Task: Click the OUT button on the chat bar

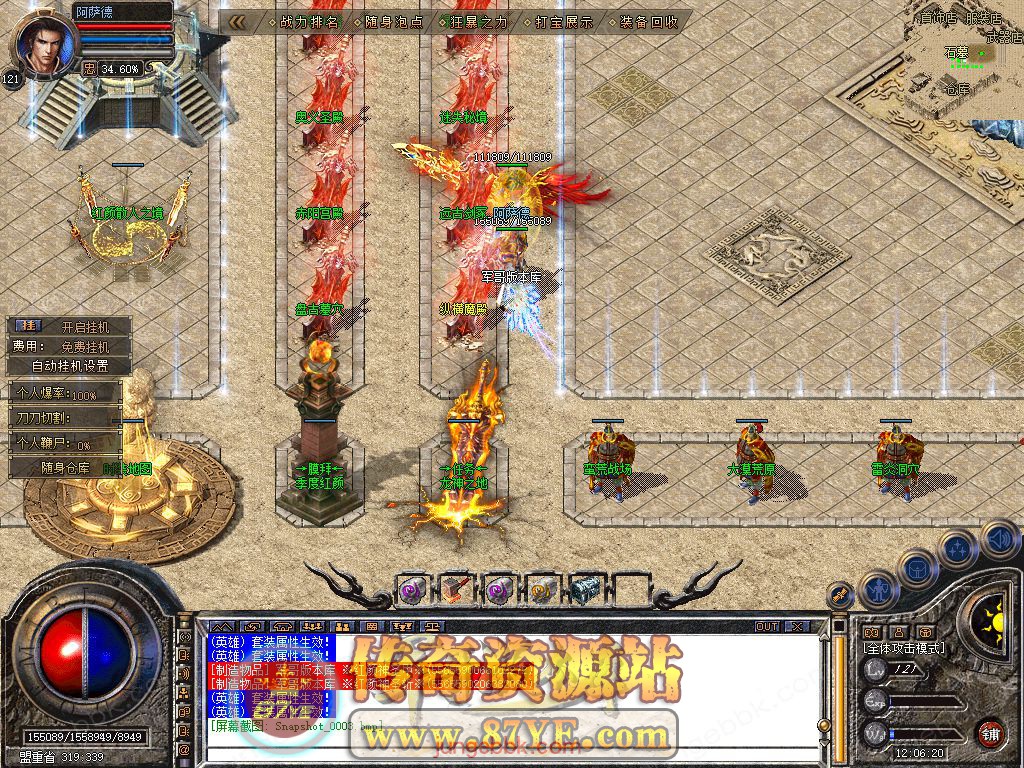Action: (767, 626)
